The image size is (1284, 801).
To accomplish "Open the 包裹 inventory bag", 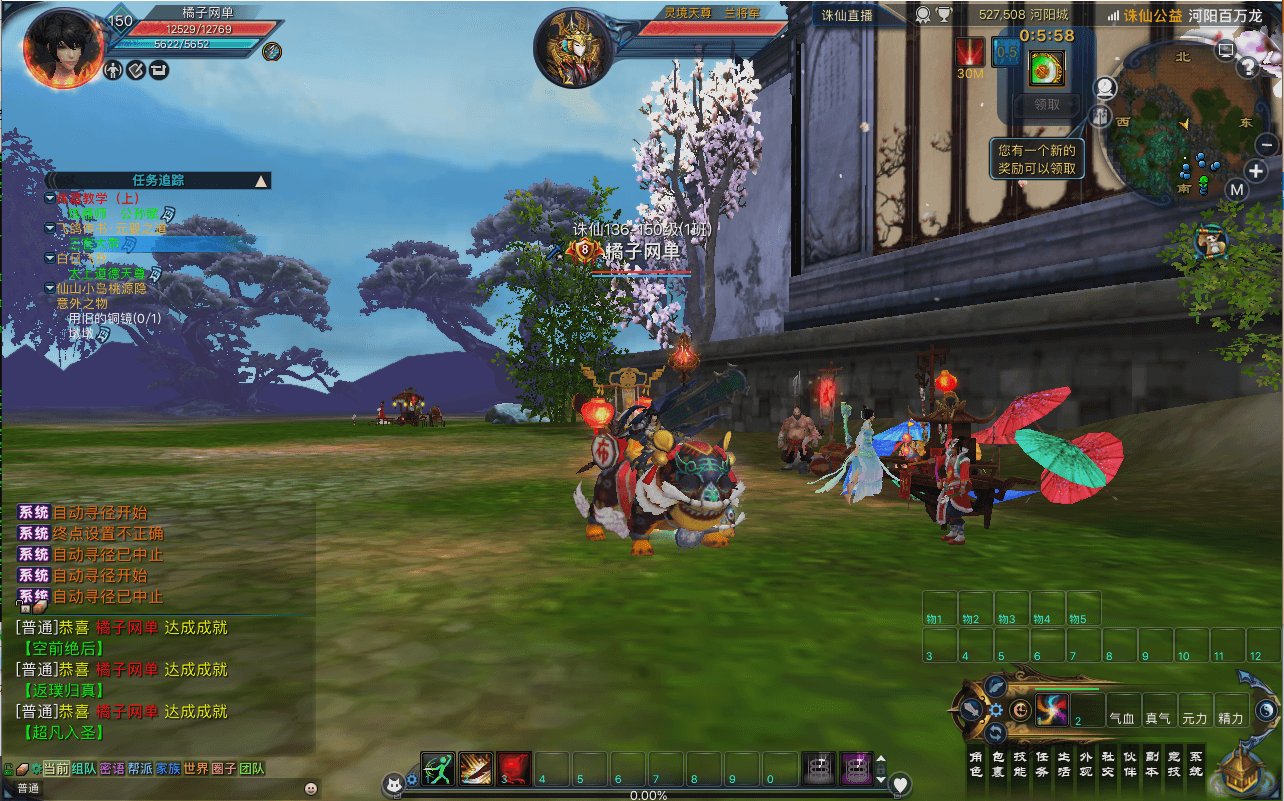I will pyautogui.click(x=998, y=764).
